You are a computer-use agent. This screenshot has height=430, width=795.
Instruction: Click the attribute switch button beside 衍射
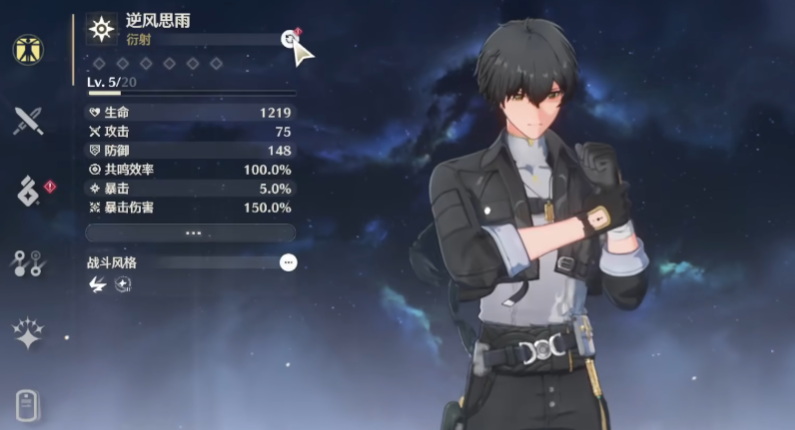pos(289,38)
